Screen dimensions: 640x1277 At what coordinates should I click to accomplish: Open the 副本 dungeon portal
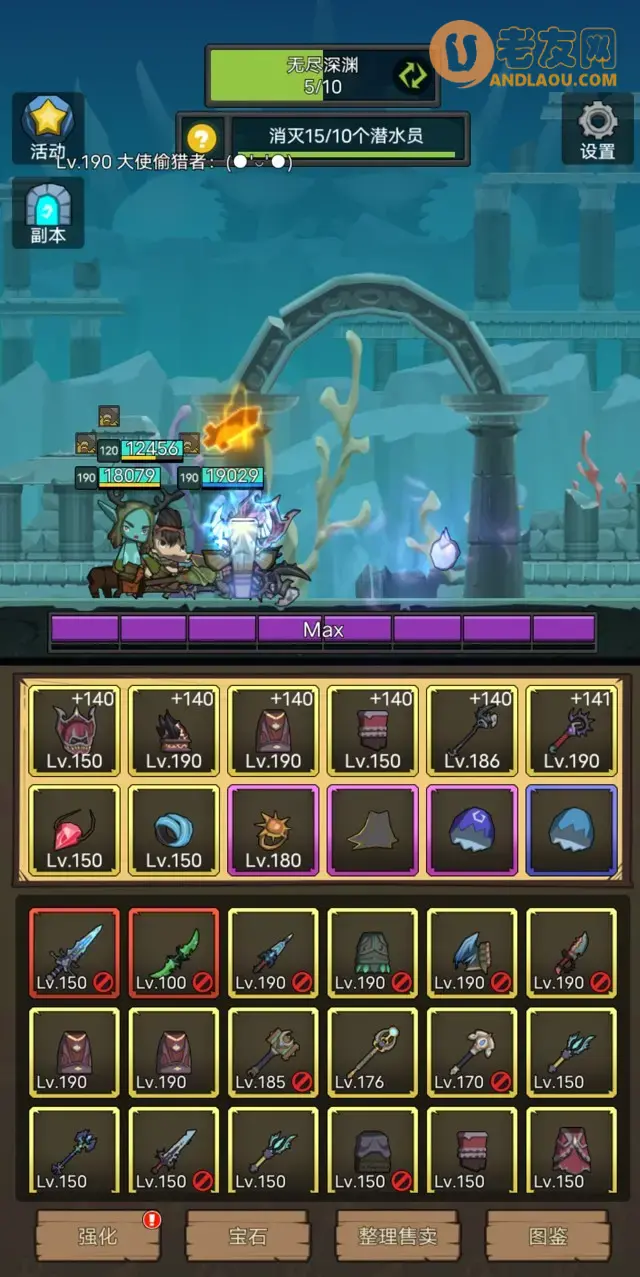coord(47,213)
